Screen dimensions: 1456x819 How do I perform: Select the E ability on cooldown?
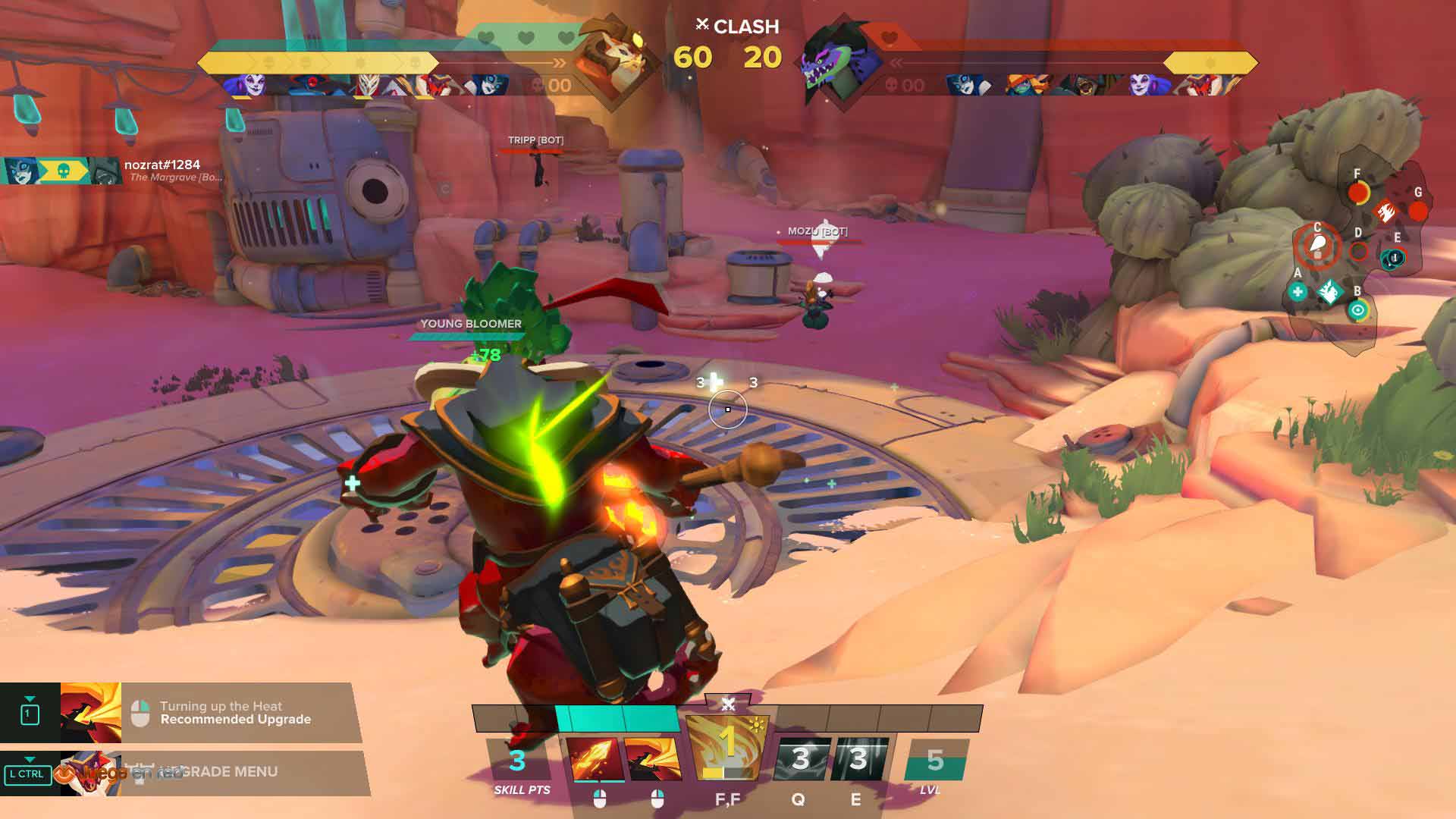[x=858, y=759]
